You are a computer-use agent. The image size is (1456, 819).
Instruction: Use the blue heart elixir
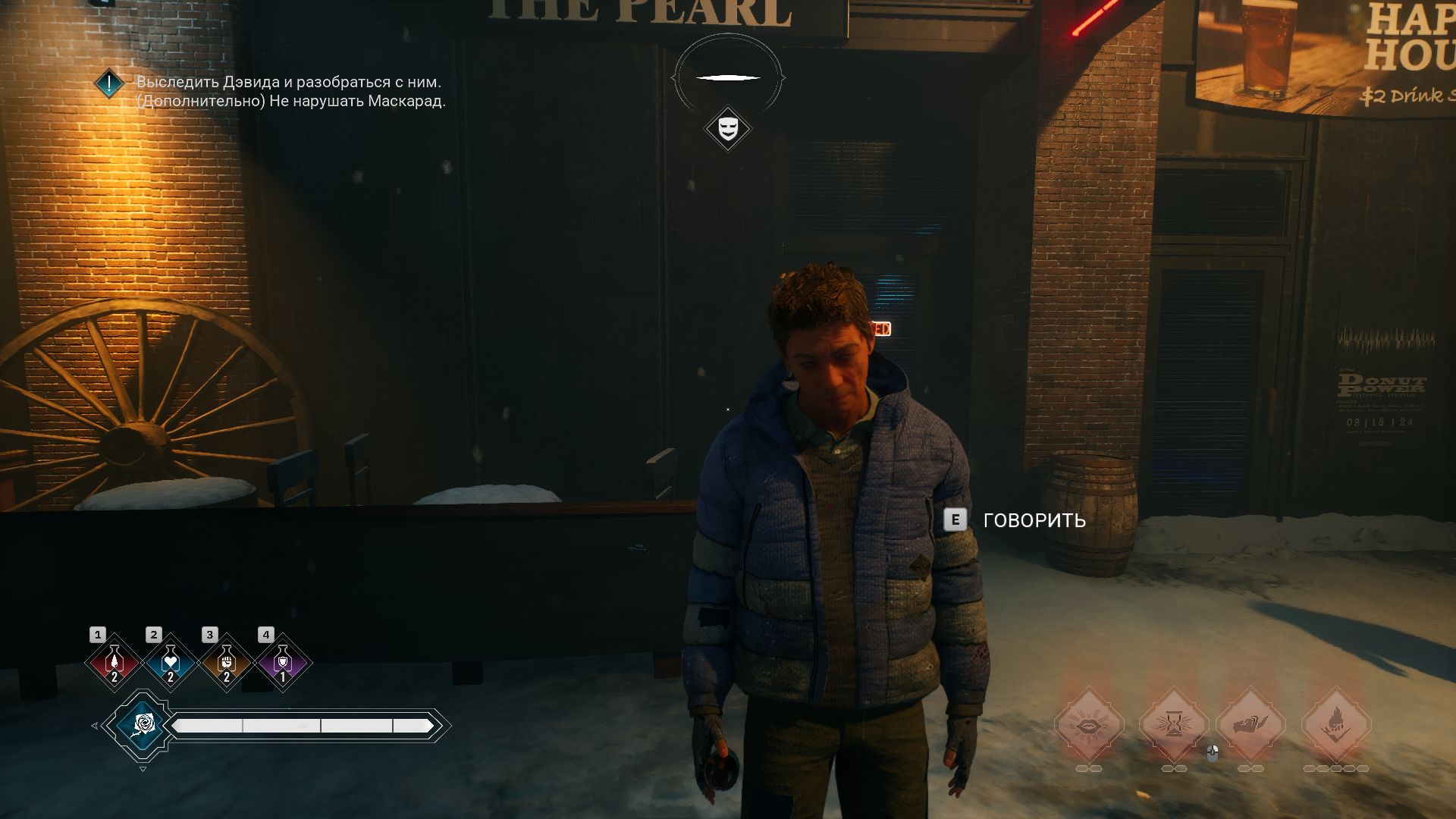coord(171,664)
